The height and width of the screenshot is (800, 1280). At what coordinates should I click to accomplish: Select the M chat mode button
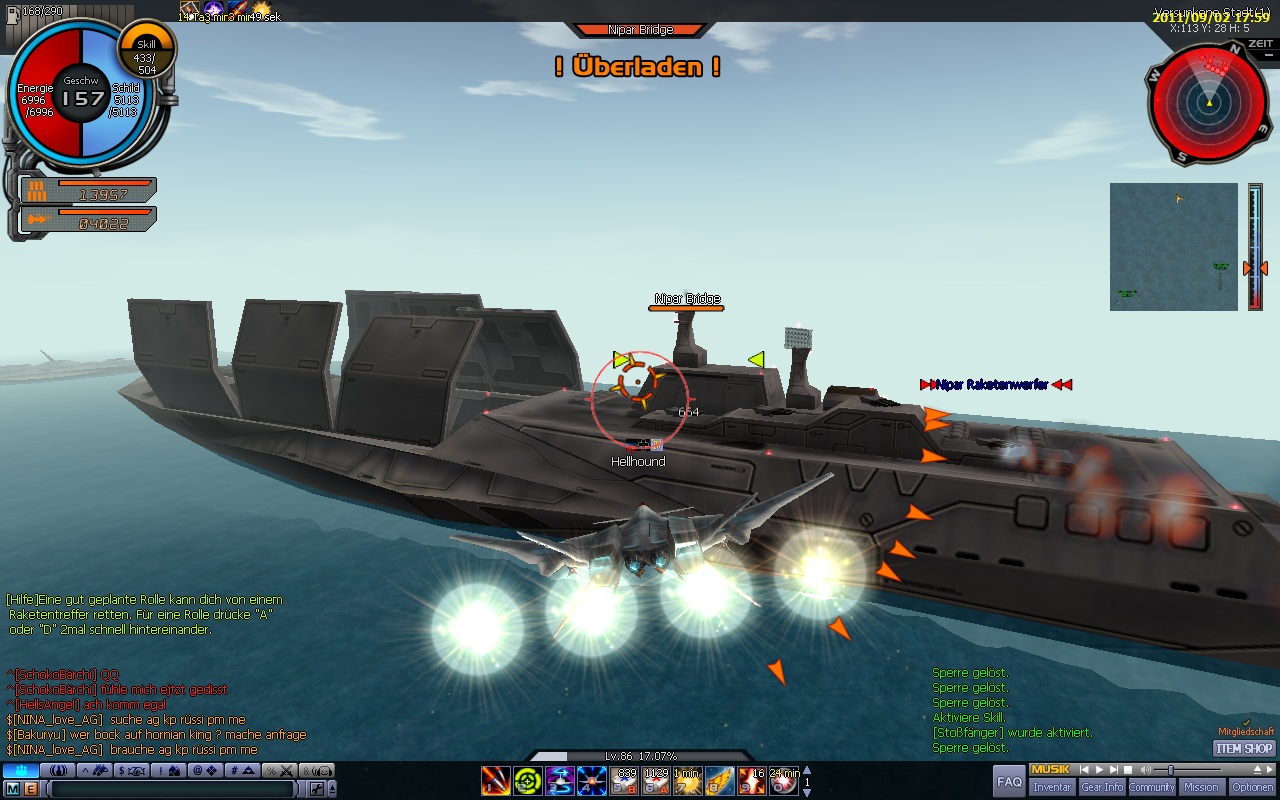click(x=13, y=789)
